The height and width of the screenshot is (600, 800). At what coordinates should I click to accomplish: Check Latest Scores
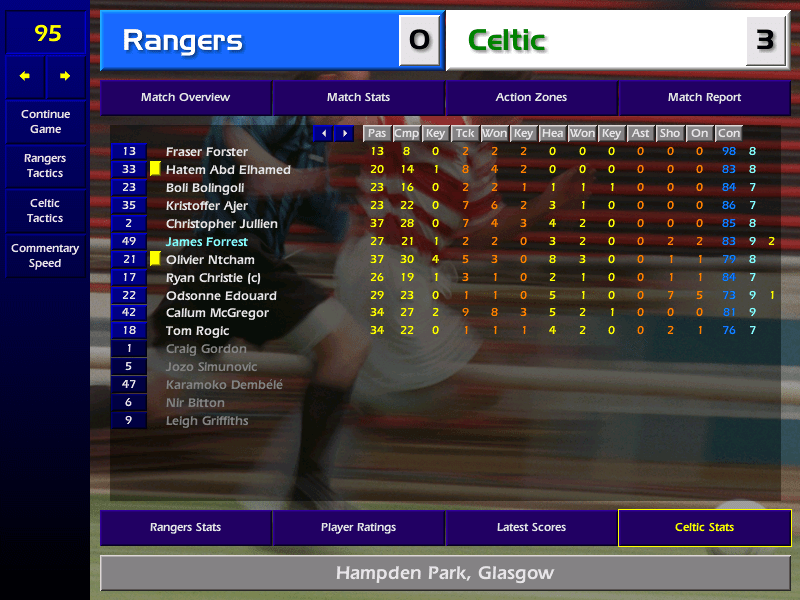click(531, 527)
